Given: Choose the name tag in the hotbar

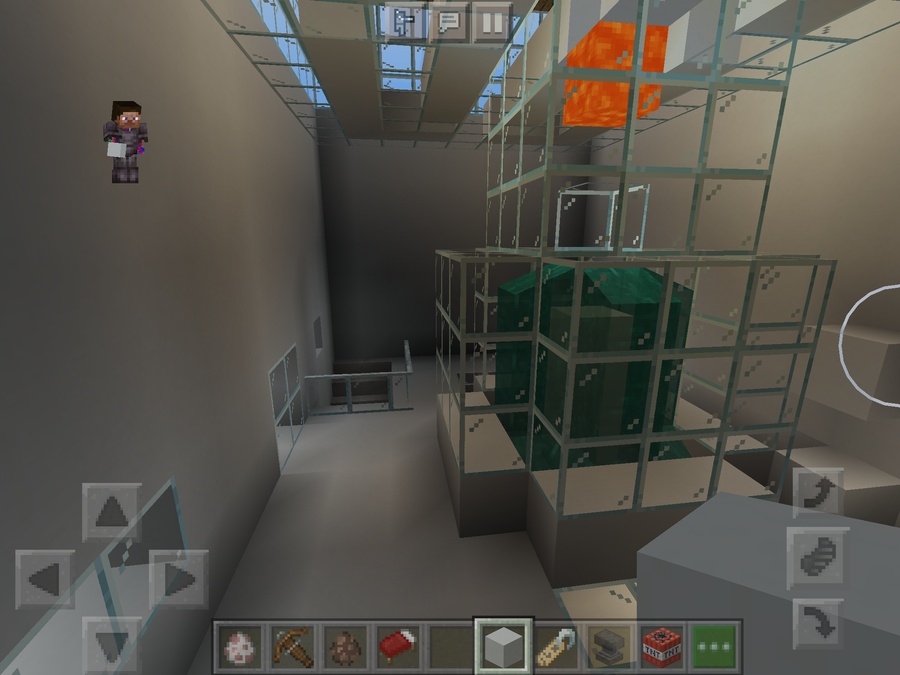Looking at the screenshot, I should tap(557, 647).
